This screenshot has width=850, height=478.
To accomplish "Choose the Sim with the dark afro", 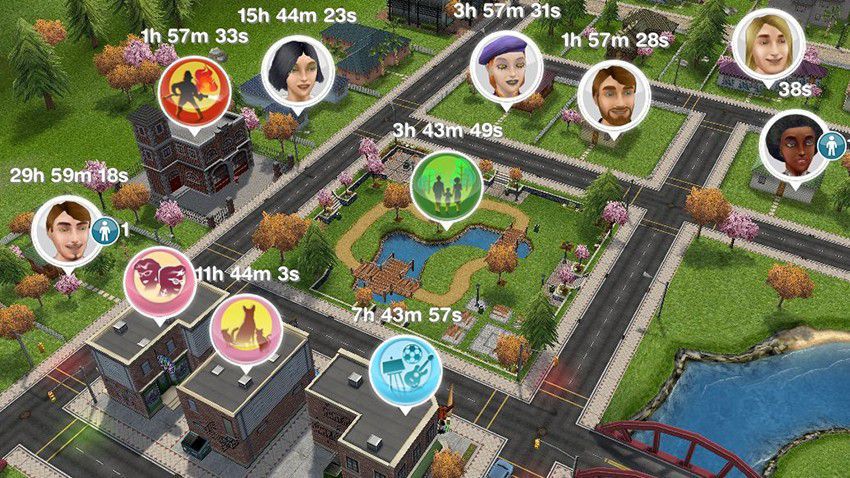I will [793, 146].
